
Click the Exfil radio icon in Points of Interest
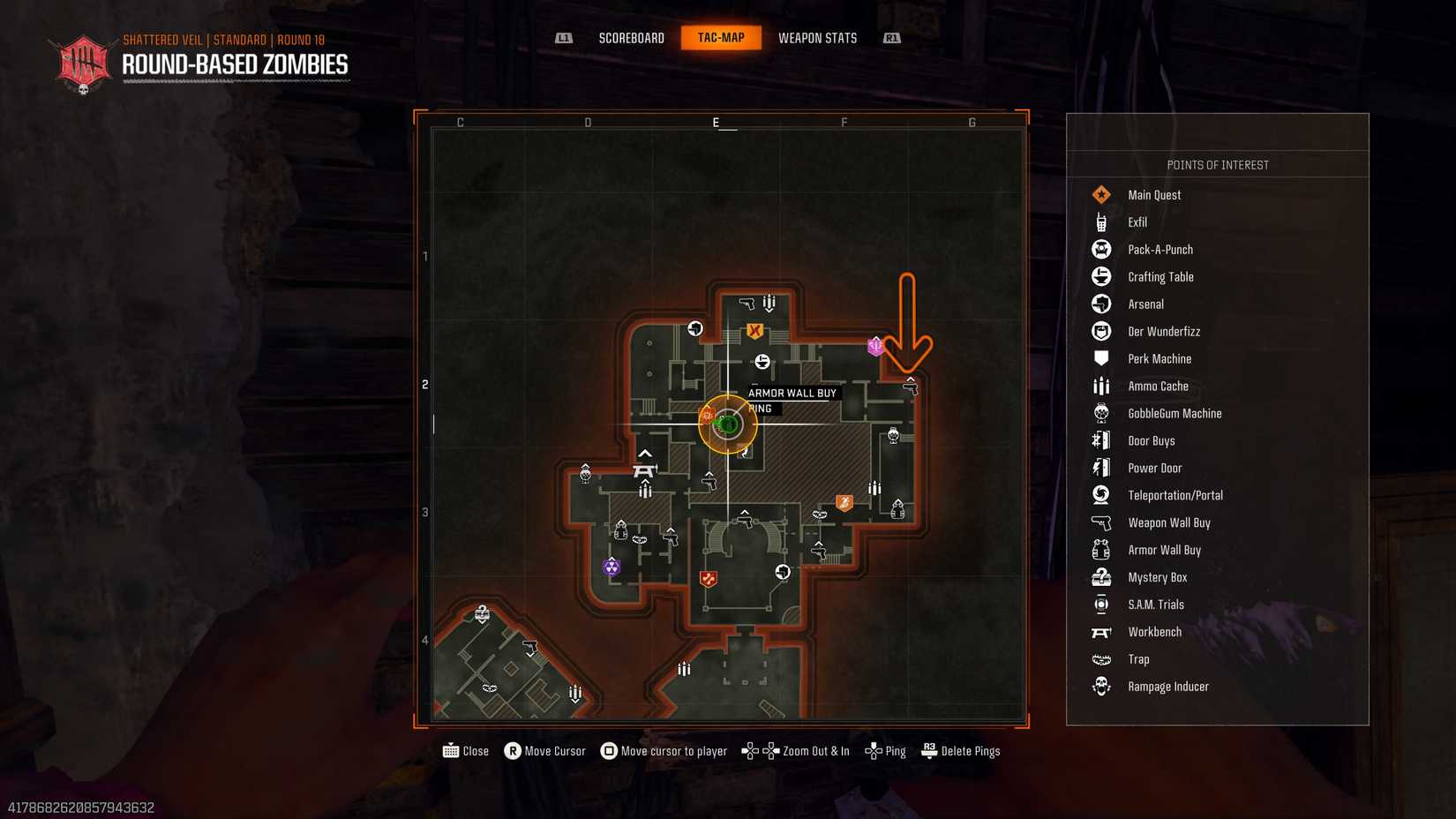click(1100, 222)
